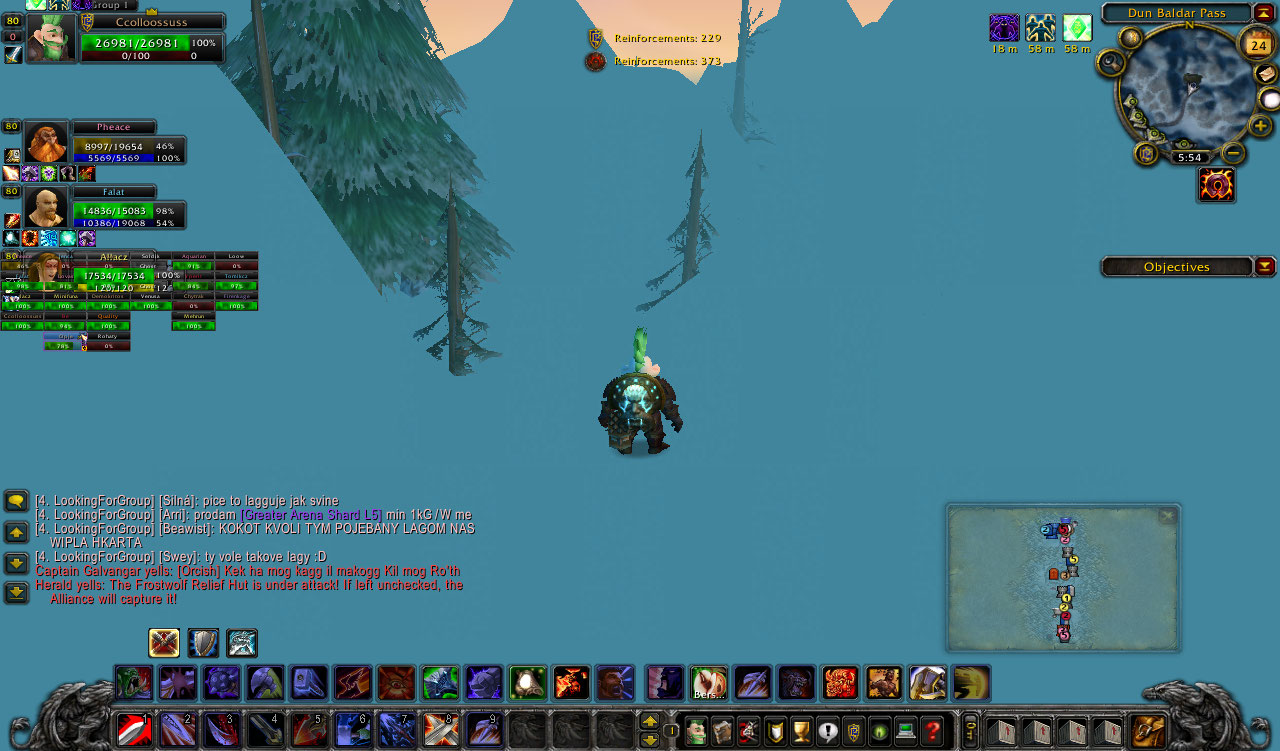This screenshot has height=751, width=1280.
Task: Open the chat menu speech bubble
Action: tap(16, 501)
